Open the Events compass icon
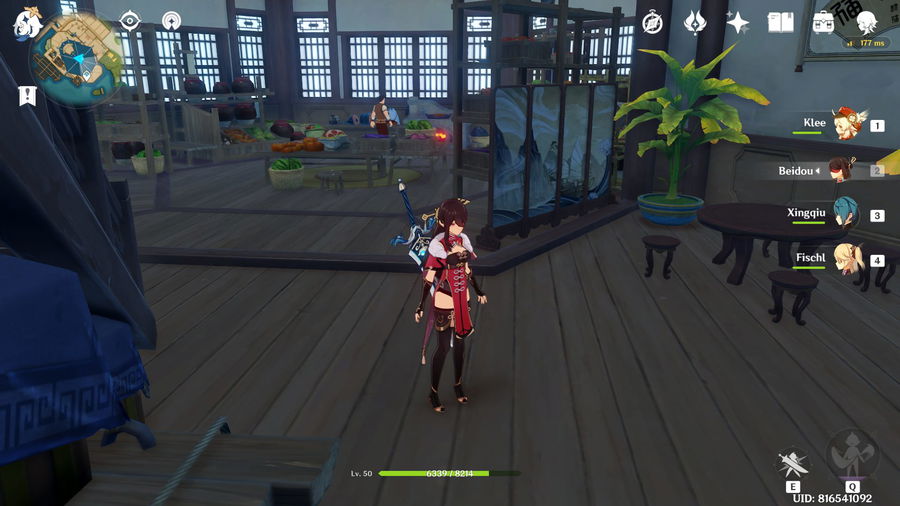900x506 pixels. pyautogui.click(x=653, y=22)
